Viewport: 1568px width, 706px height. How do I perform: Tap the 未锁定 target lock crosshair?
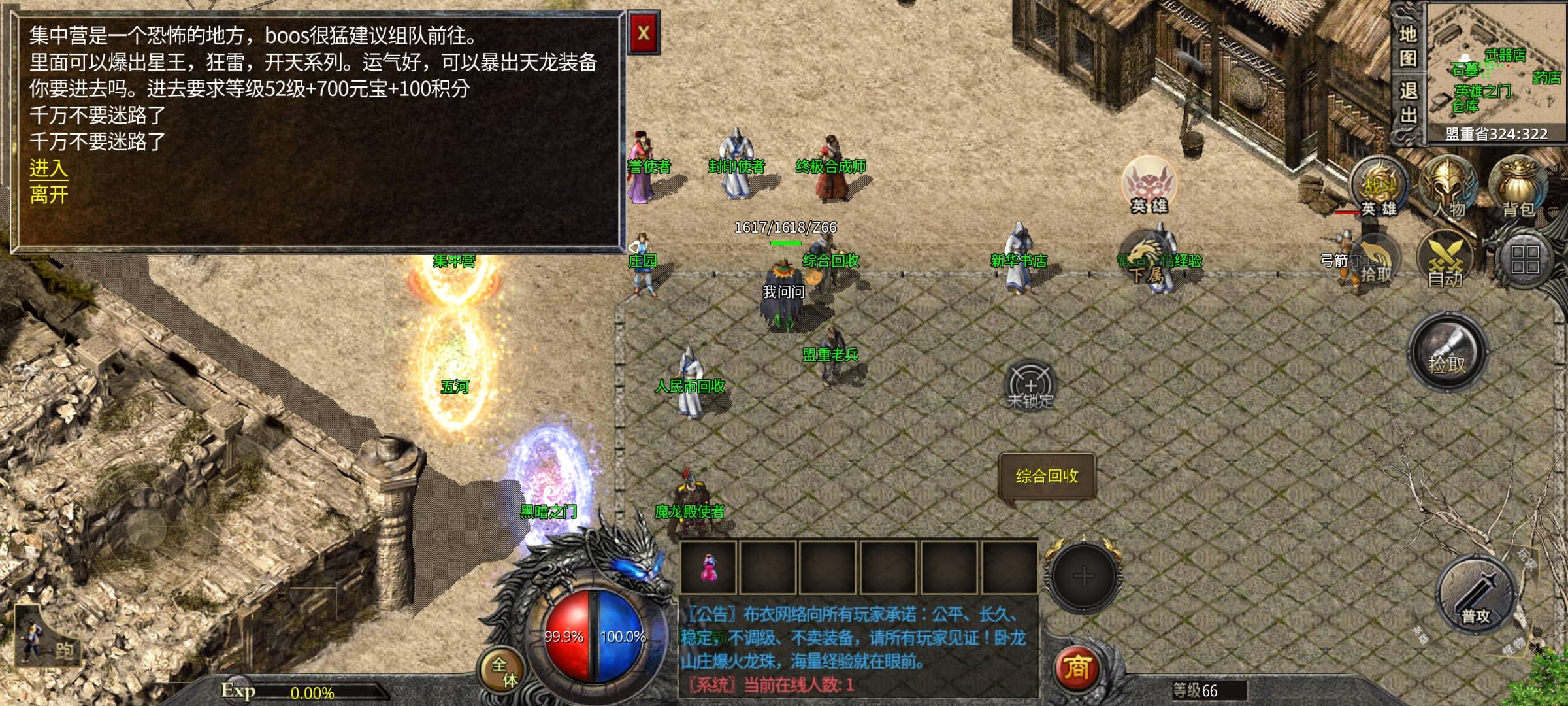click(1030, 386)
